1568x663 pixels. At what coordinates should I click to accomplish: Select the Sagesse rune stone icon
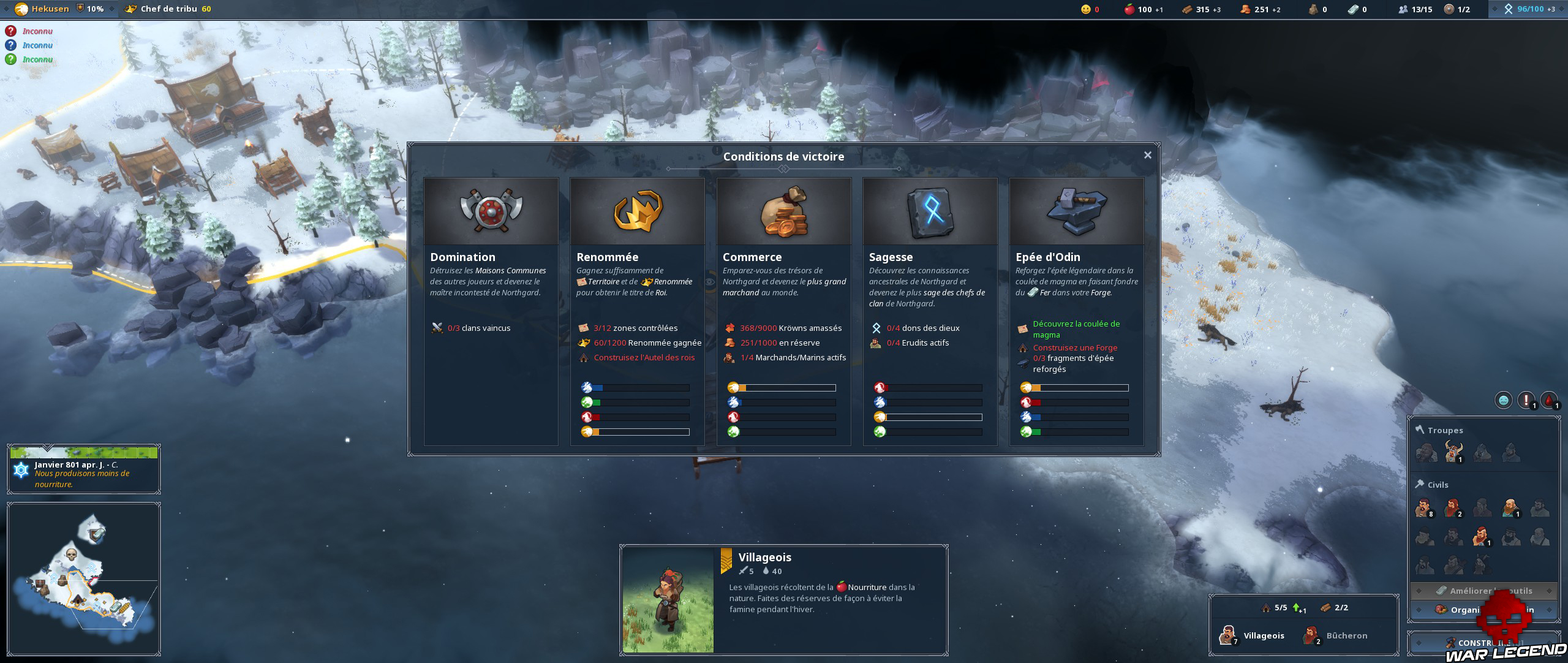tap(930, 211)
